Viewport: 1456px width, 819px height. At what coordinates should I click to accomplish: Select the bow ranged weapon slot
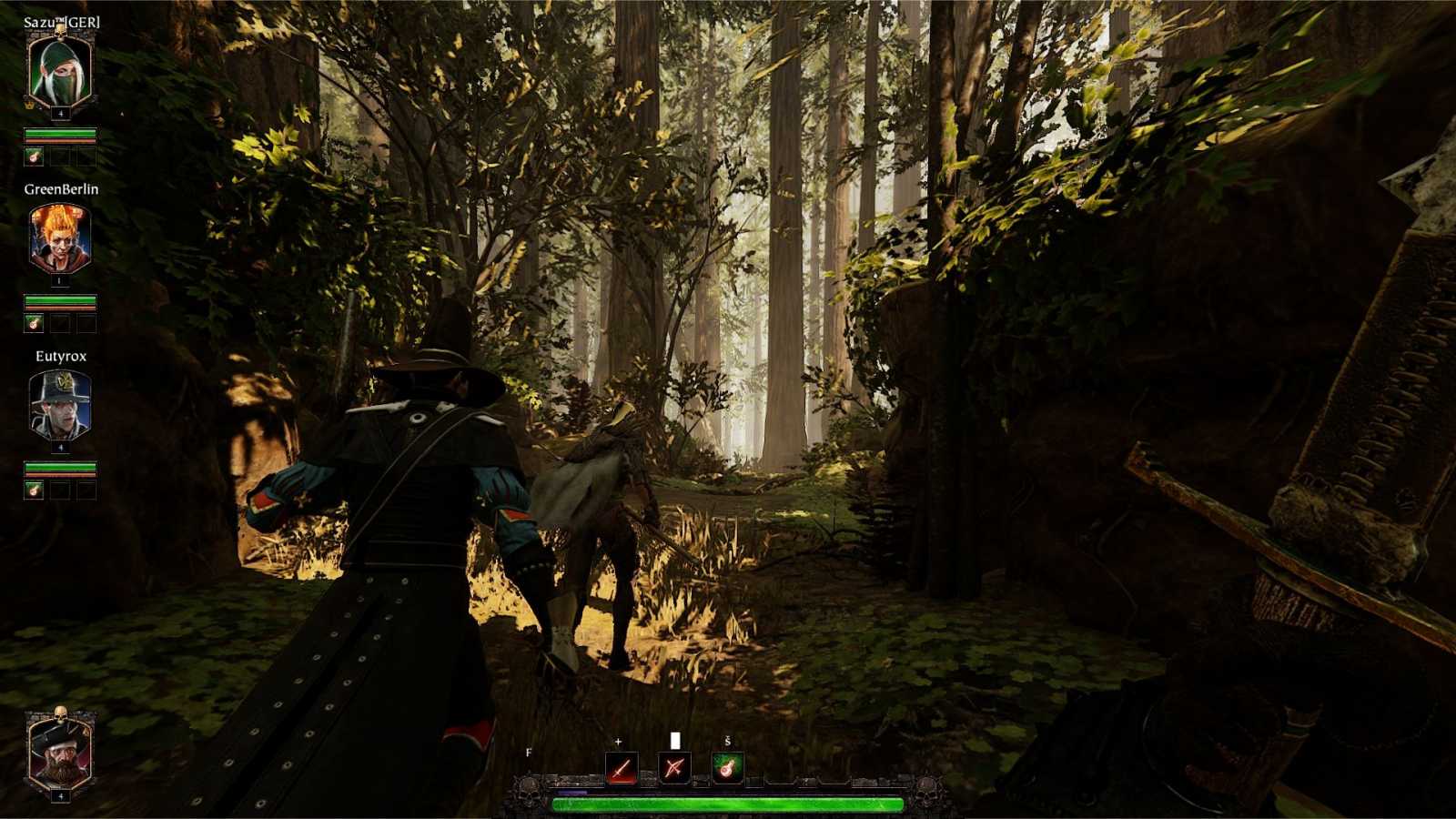click(x=674, y=768)
